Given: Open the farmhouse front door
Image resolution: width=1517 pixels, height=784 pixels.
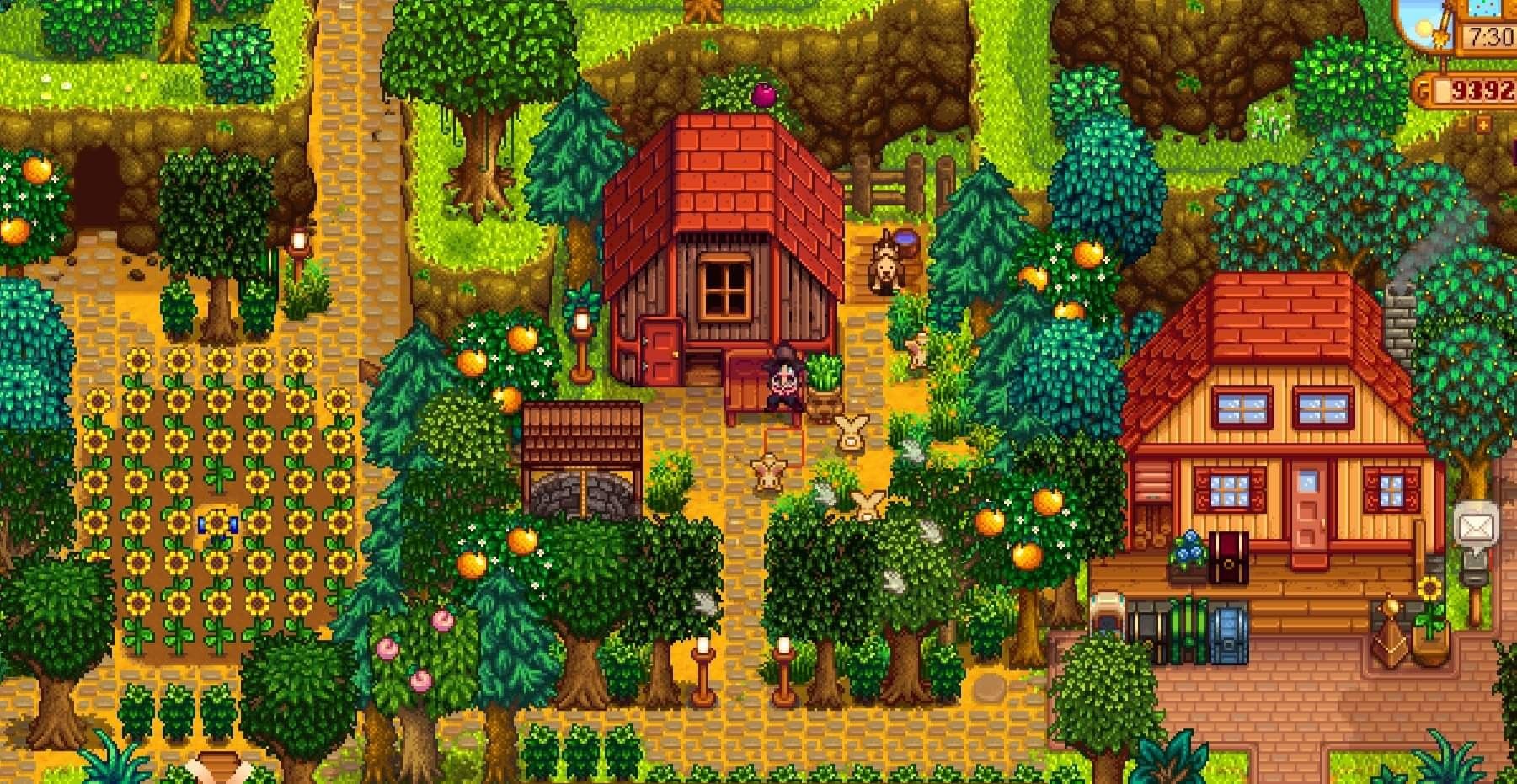Looking at the screenshot, I should (1311, 505).
